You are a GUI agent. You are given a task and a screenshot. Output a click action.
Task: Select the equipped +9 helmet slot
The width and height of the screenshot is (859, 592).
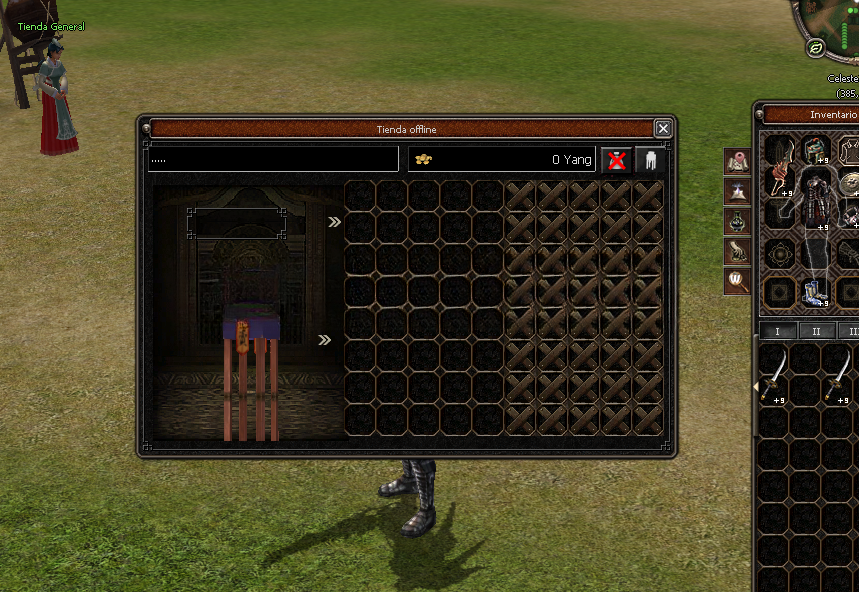(816, 150)
